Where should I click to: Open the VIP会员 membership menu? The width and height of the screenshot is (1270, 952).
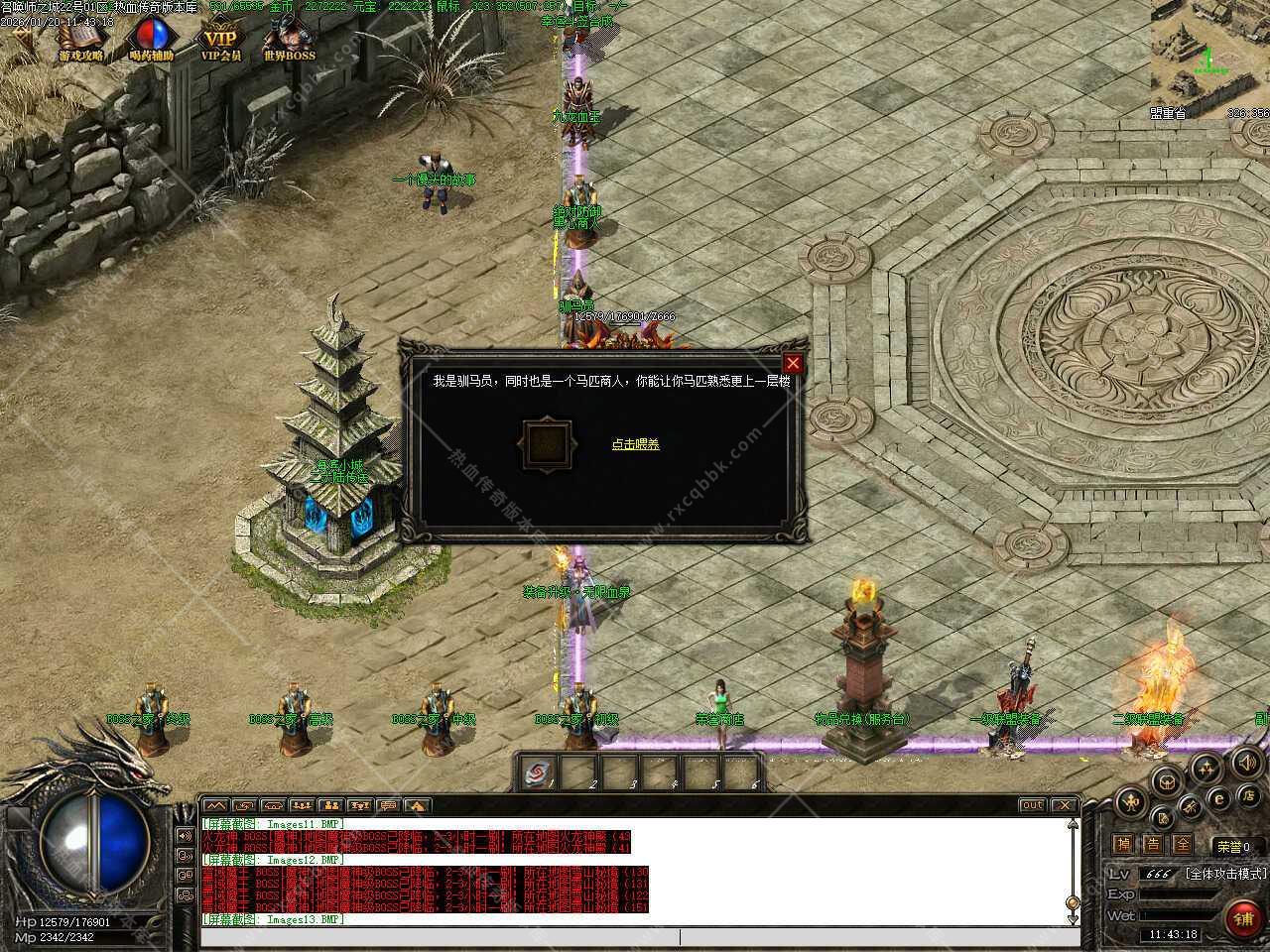click(220, 41)
